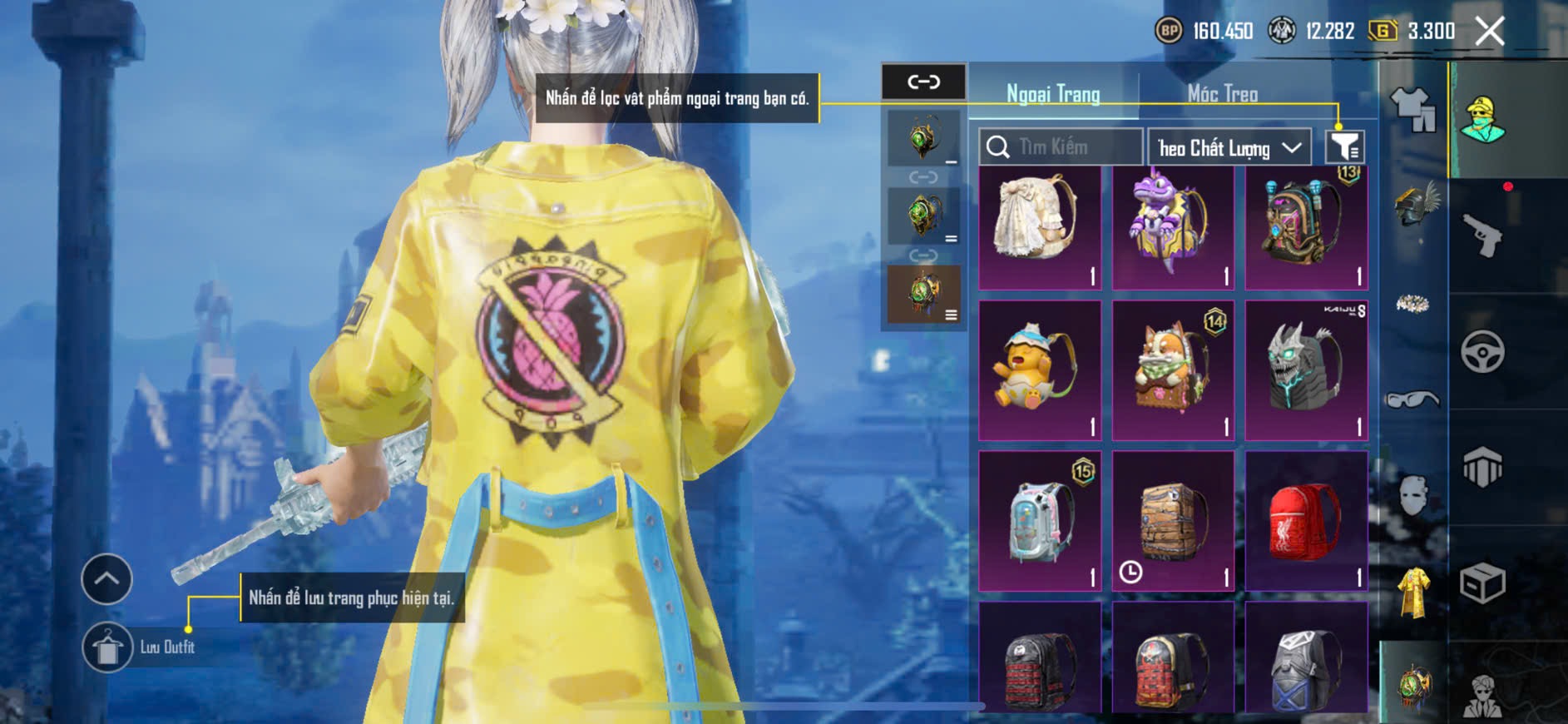Select the yellow chick in eggshell backpack
This screenshot has height=724, width=1568.
pyautogui.click(x=1039, y=370)
